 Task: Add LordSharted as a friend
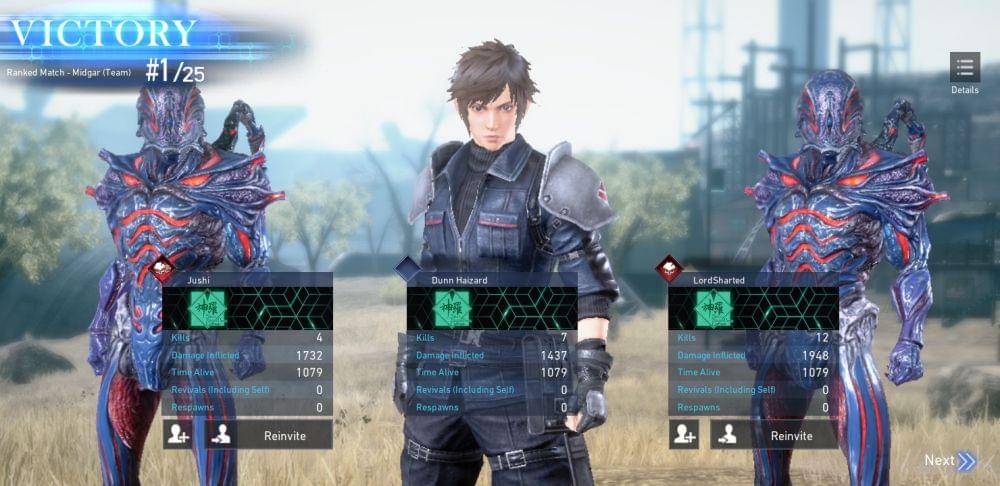coord(684,435)
